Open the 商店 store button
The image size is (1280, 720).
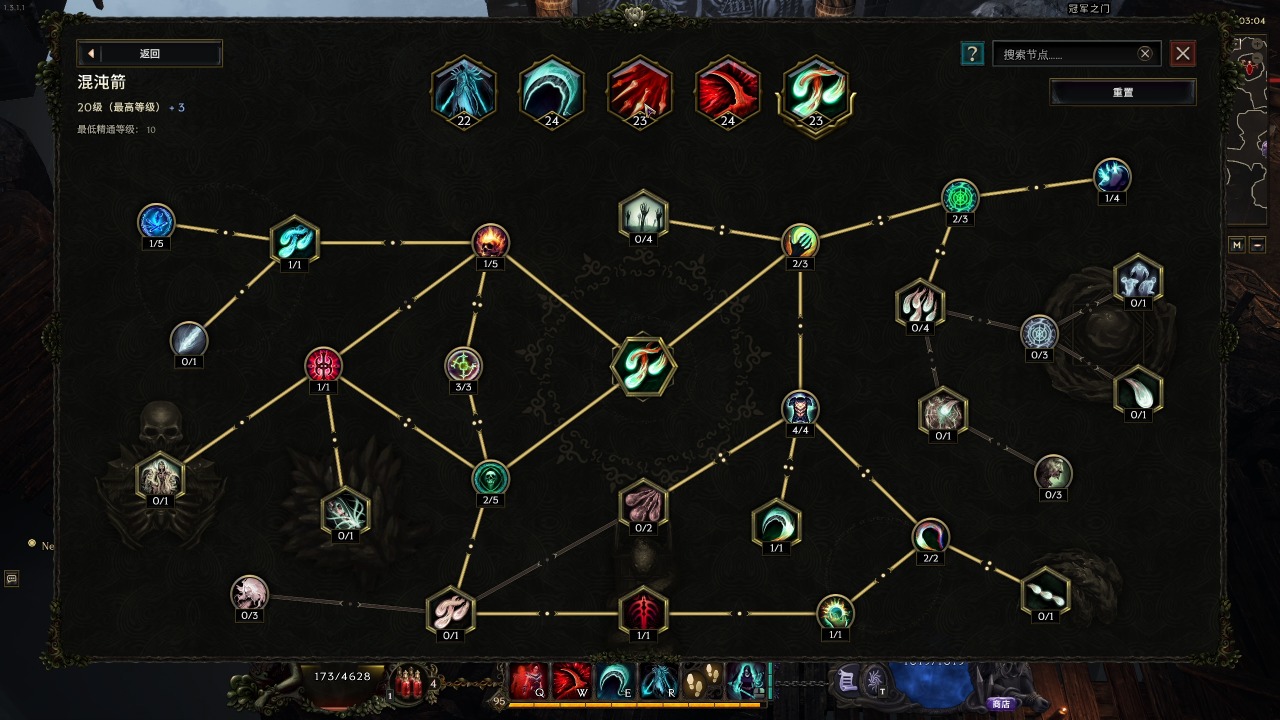coord(1001,703)
